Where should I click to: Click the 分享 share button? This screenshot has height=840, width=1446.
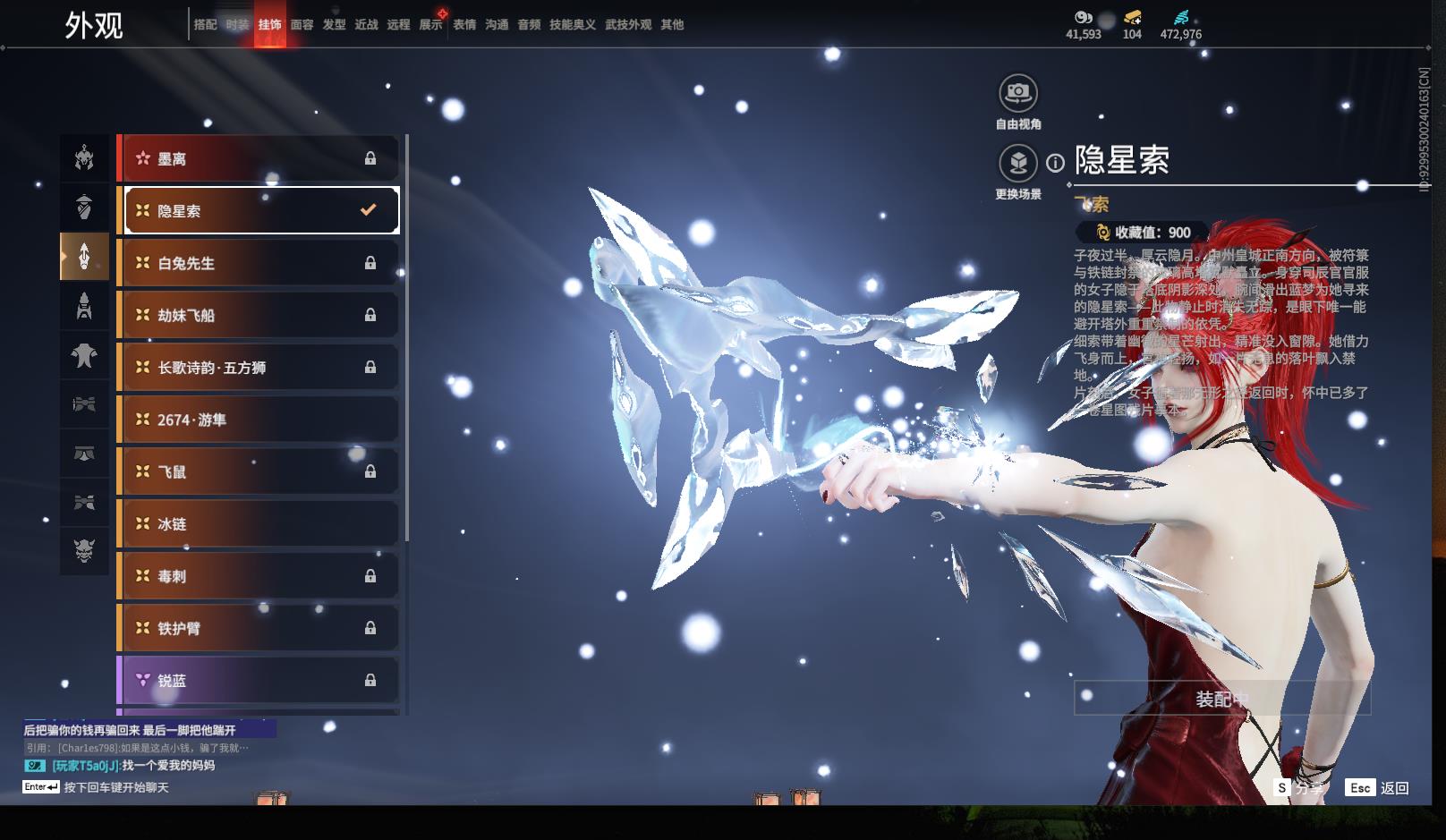[1299, 788]
